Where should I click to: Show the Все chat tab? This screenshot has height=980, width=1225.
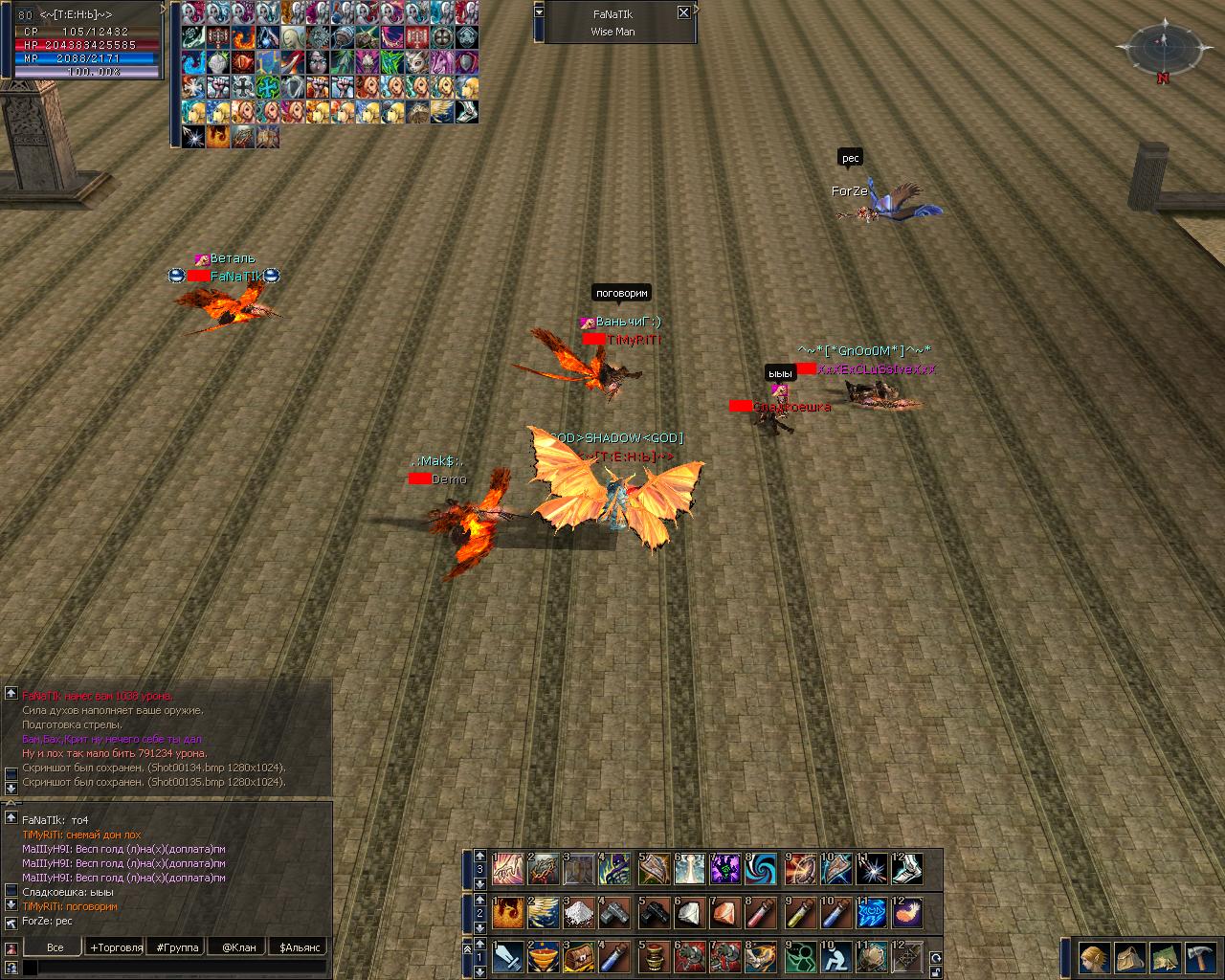(x=56, y=947)
